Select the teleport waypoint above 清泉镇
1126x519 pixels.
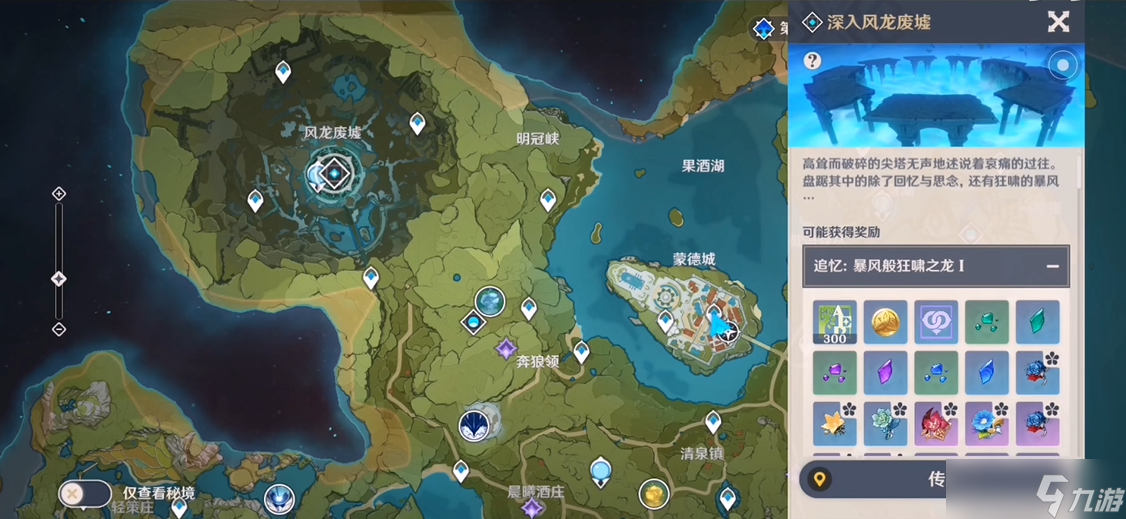point(713,421)
